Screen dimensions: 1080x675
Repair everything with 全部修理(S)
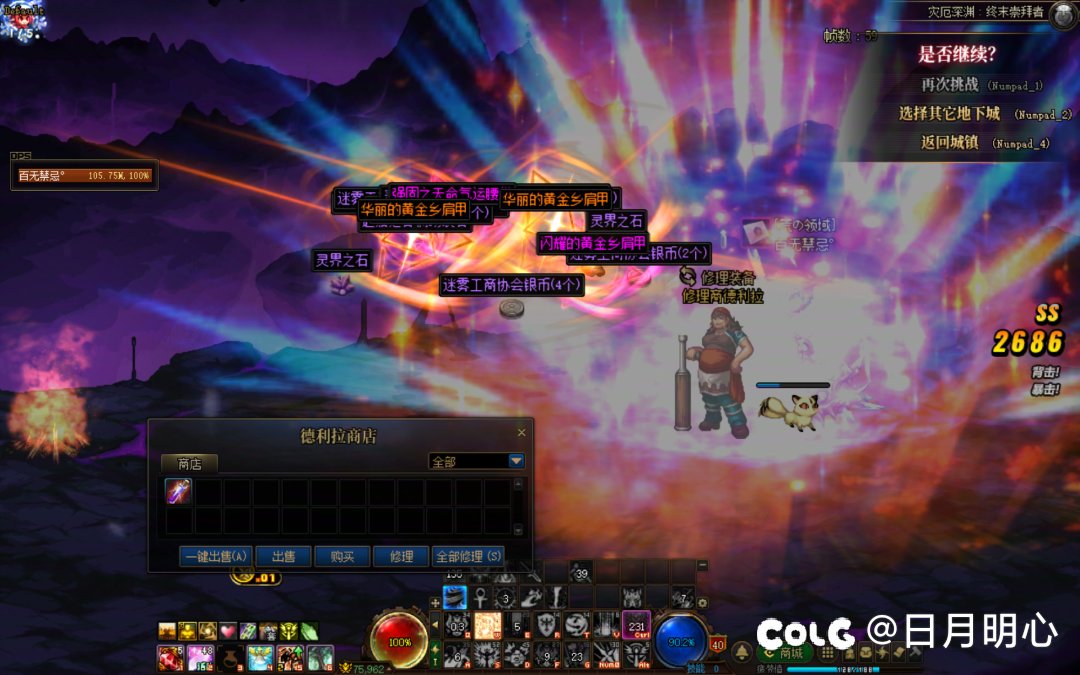[468, 557]
